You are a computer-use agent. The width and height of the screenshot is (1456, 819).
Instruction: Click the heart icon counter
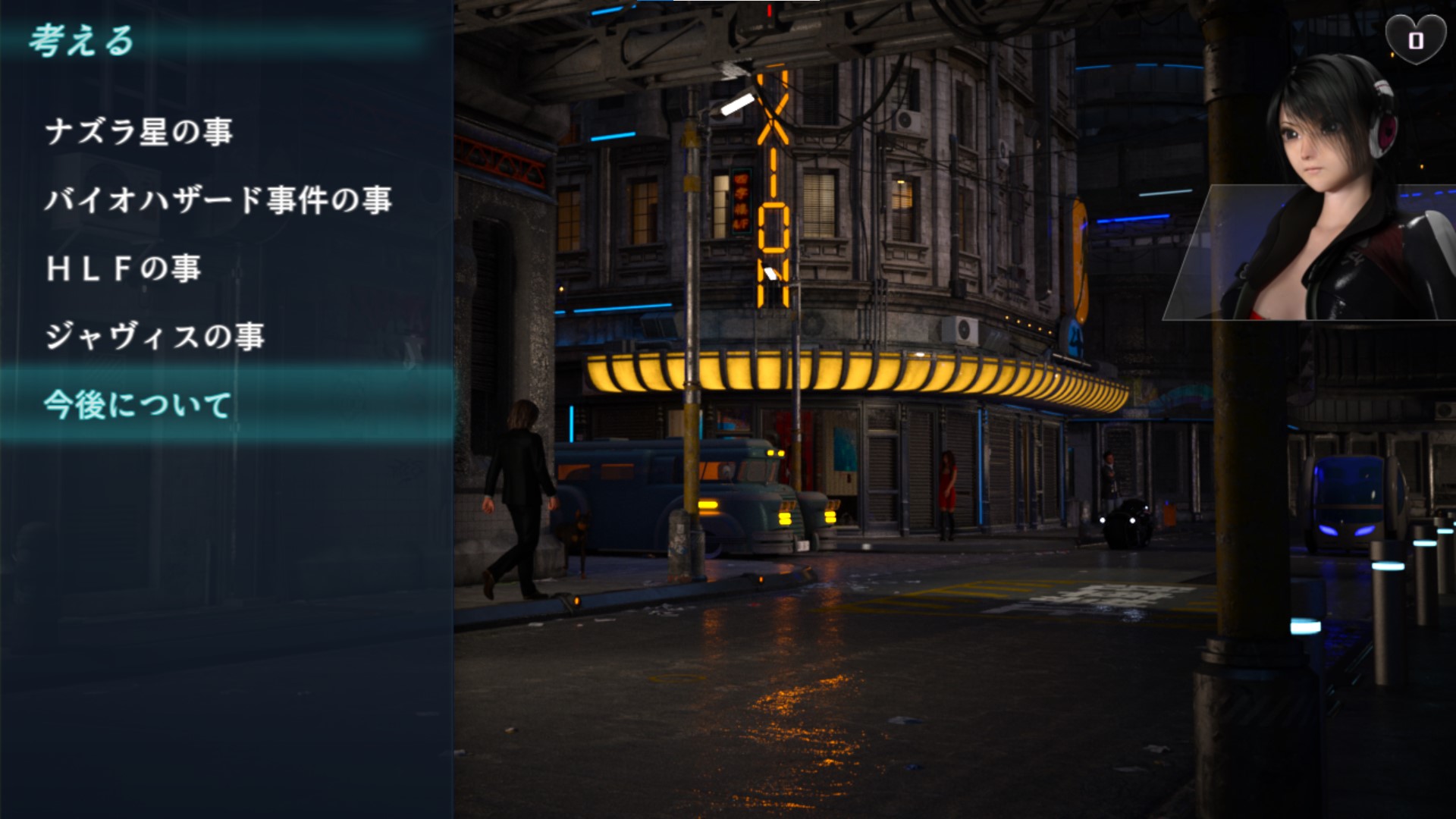(x=1415, y=39)
